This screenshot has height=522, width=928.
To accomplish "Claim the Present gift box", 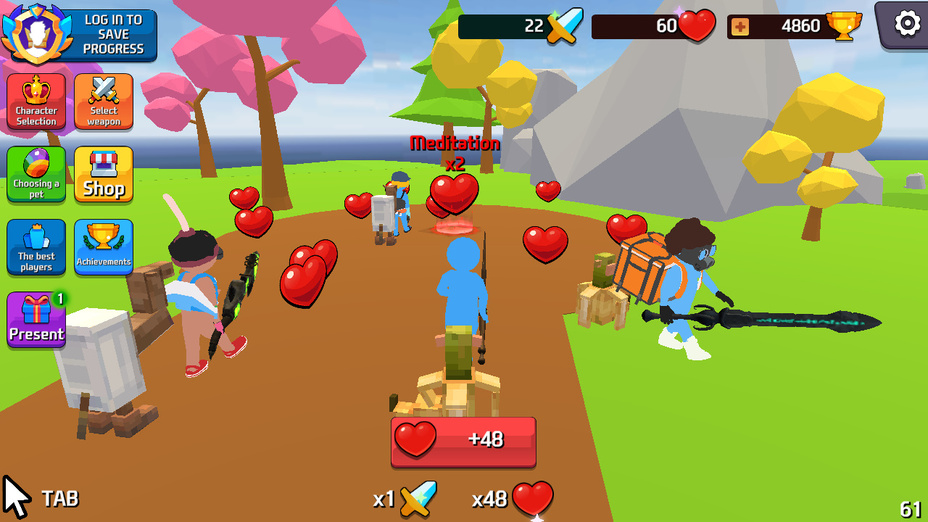I will coord(36,320).
